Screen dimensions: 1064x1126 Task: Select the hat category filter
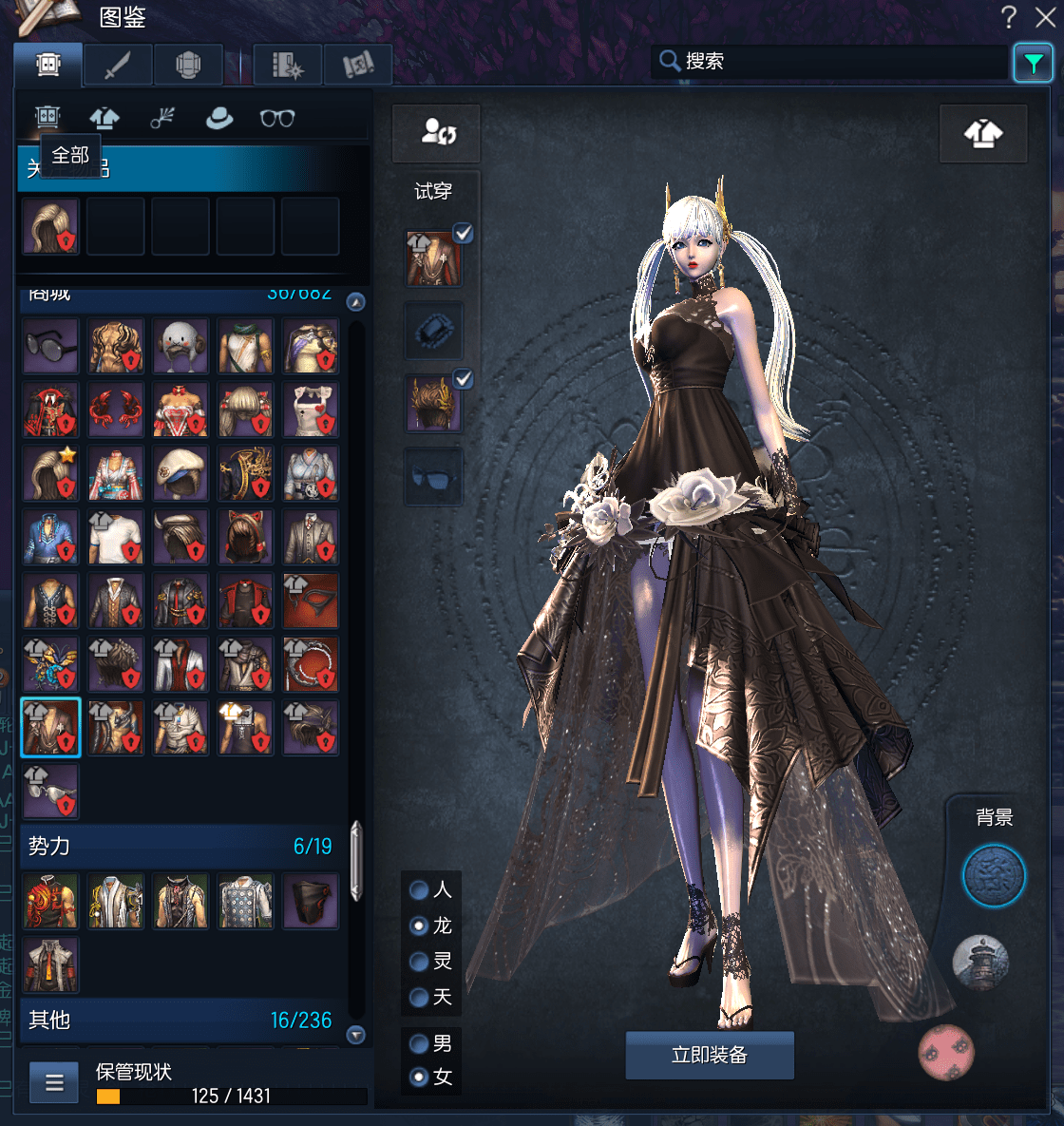pyautogui.click(x=219, y=118)
